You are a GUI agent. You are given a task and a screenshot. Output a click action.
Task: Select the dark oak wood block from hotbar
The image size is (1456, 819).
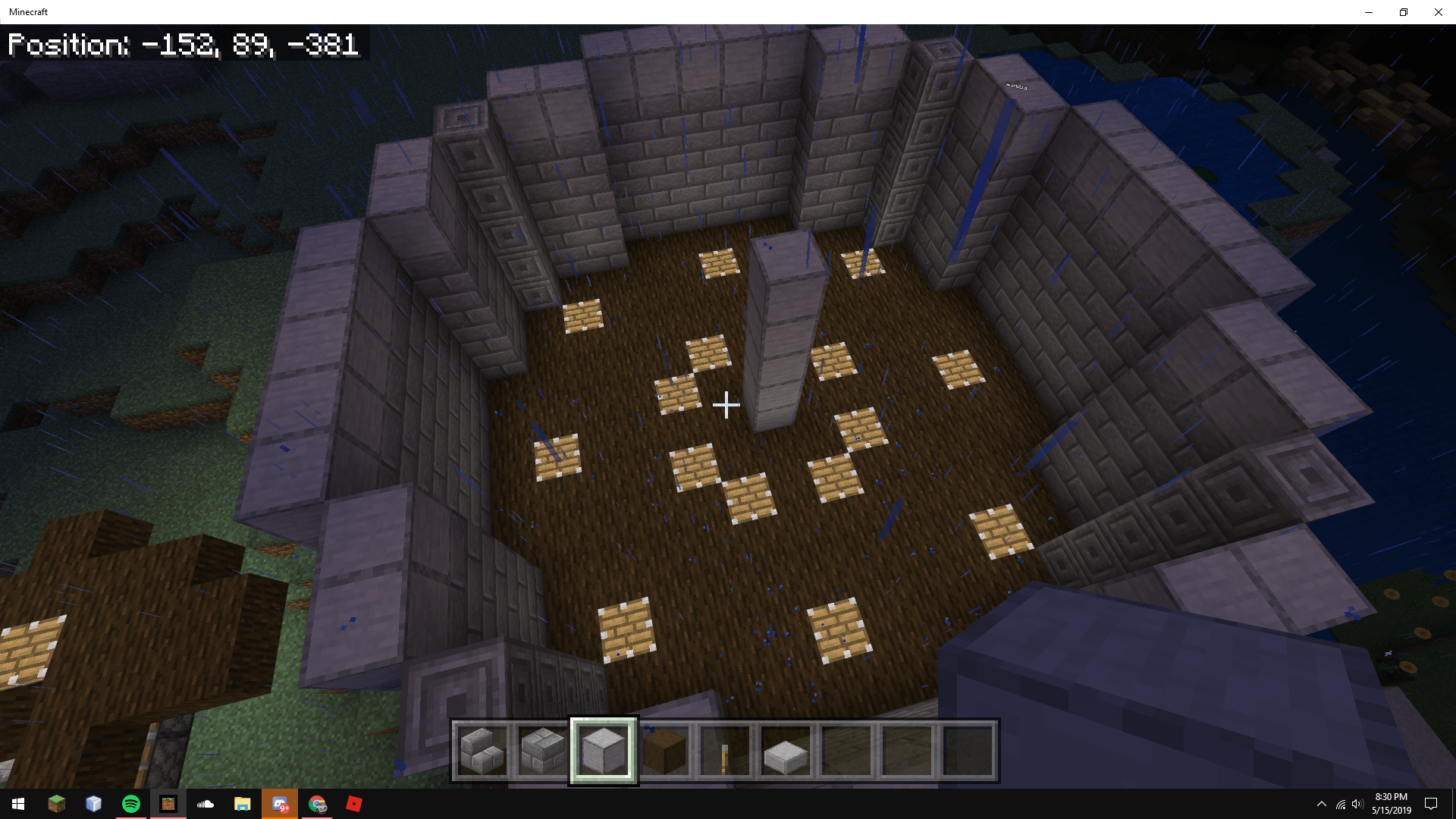pos(664,751)
